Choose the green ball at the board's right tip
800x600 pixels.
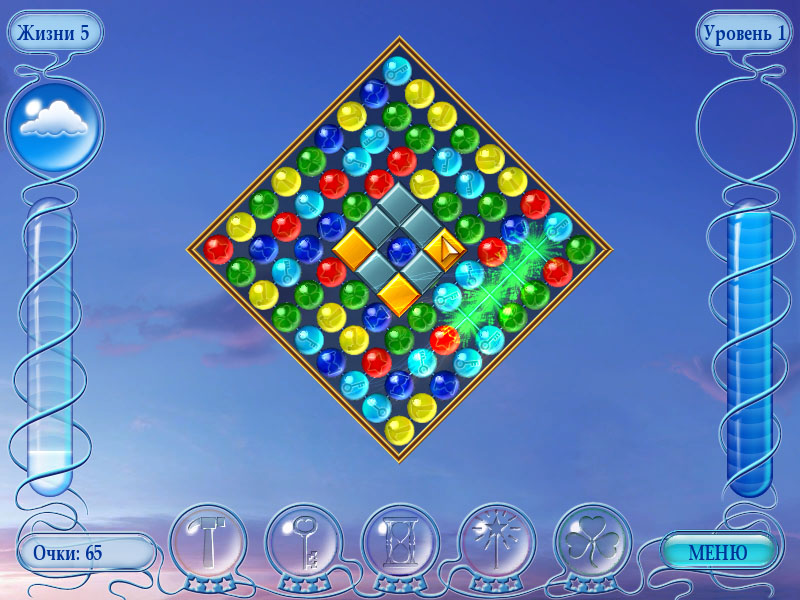[x=580, y=249]
